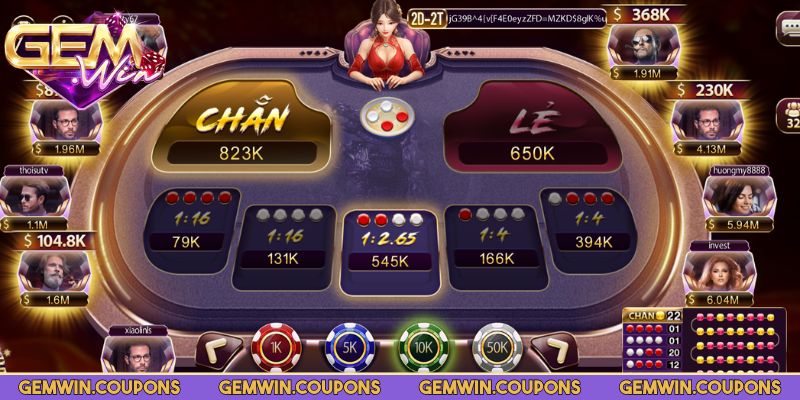Tap player xiaolinls's avatar
This screenshot has width=800, height=400.
coord(136,354)
